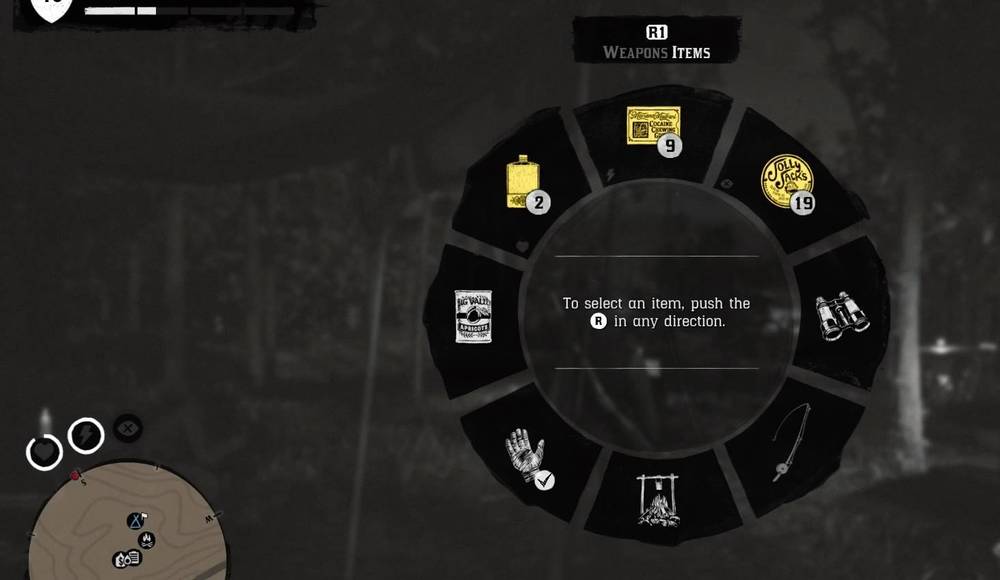Pick the Big Valley apricots can
The width and height of the screenshot is (1000, 580).
pos(472,316)
